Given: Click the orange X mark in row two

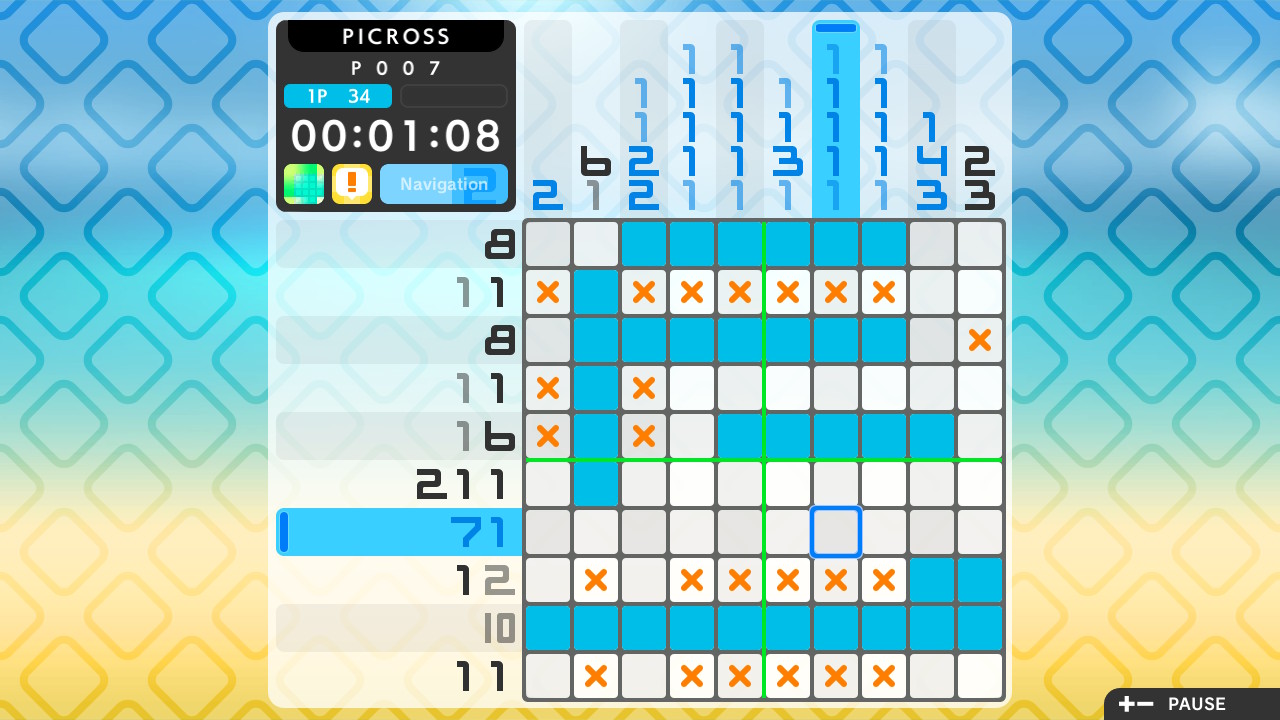Looking at the screenshot, I should click(x=548, y=292).
